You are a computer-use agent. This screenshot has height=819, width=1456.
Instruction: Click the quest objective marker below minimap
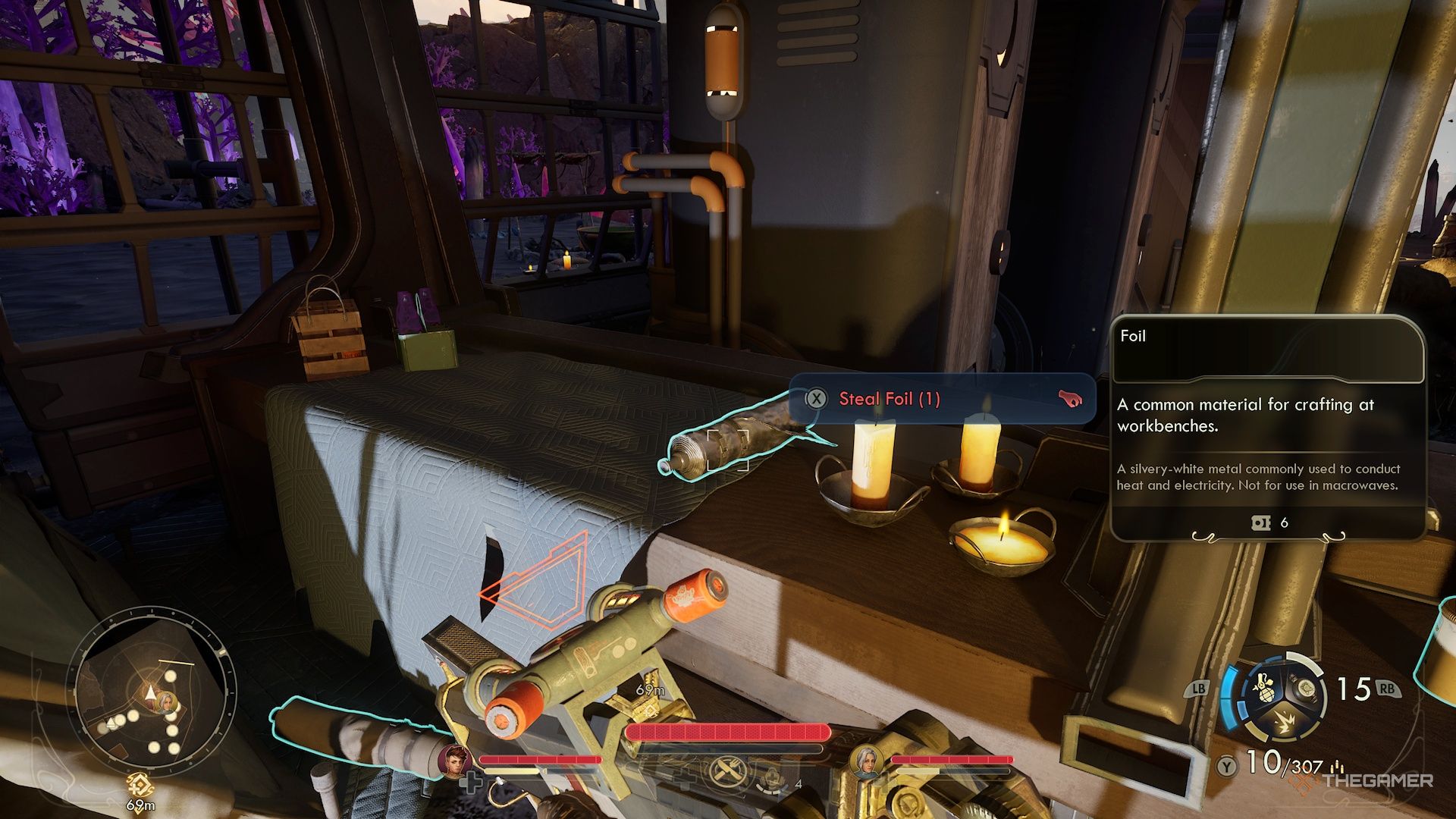(x=140, y=785)
